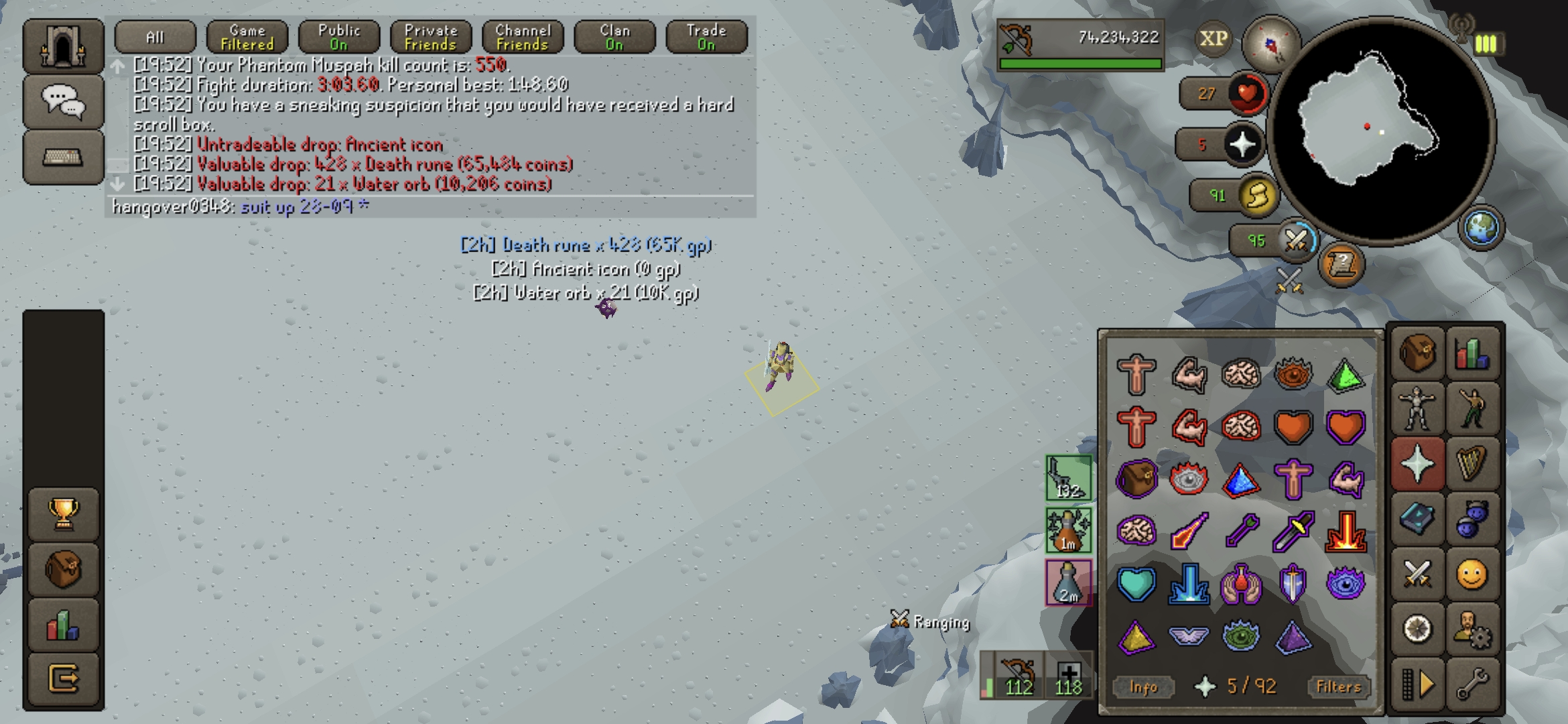Open the inventory backpack side tab
The height and width of the screenshot is (724, 1568).
point(1417,353)
